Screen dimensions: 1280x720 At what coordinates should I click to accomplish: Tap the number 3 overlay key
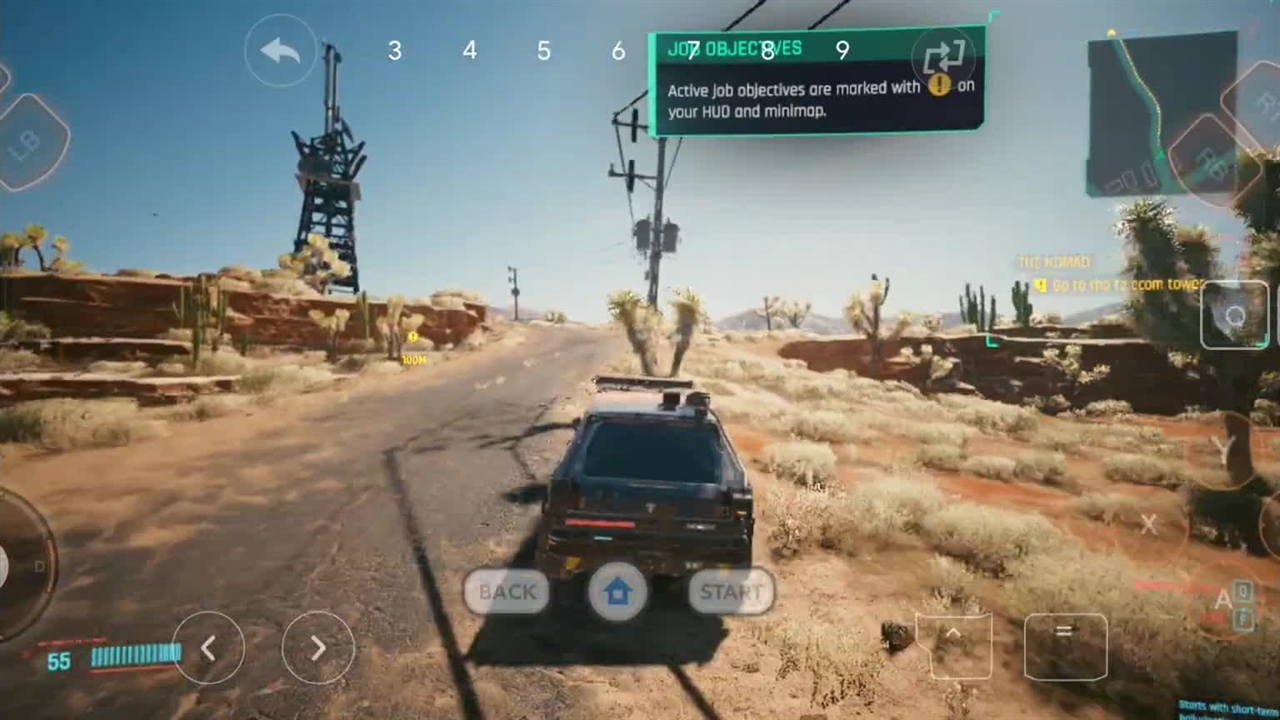point(395,51)
